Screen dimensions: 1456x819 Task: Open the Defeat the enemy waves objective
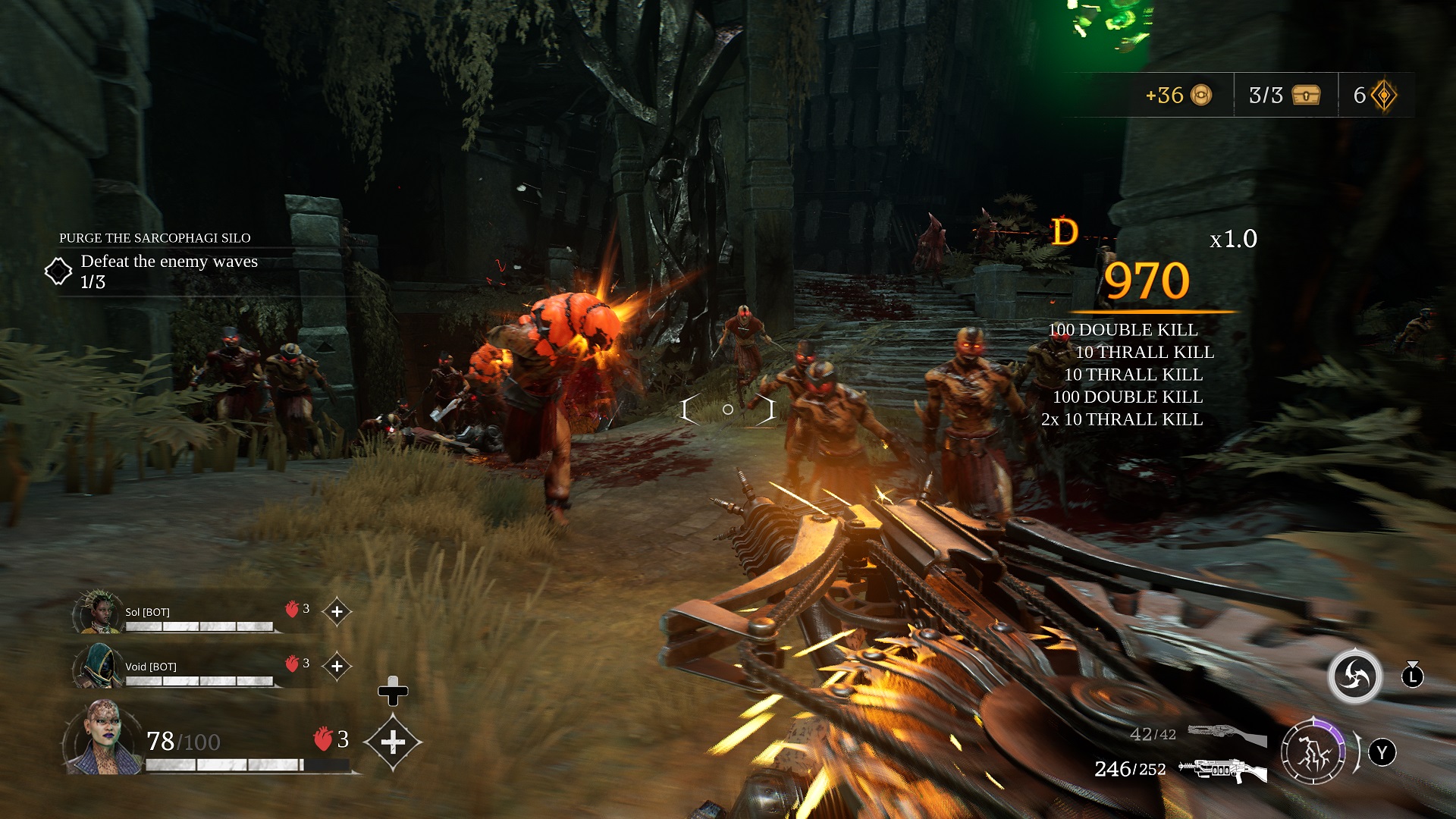(x=168, y=262)
